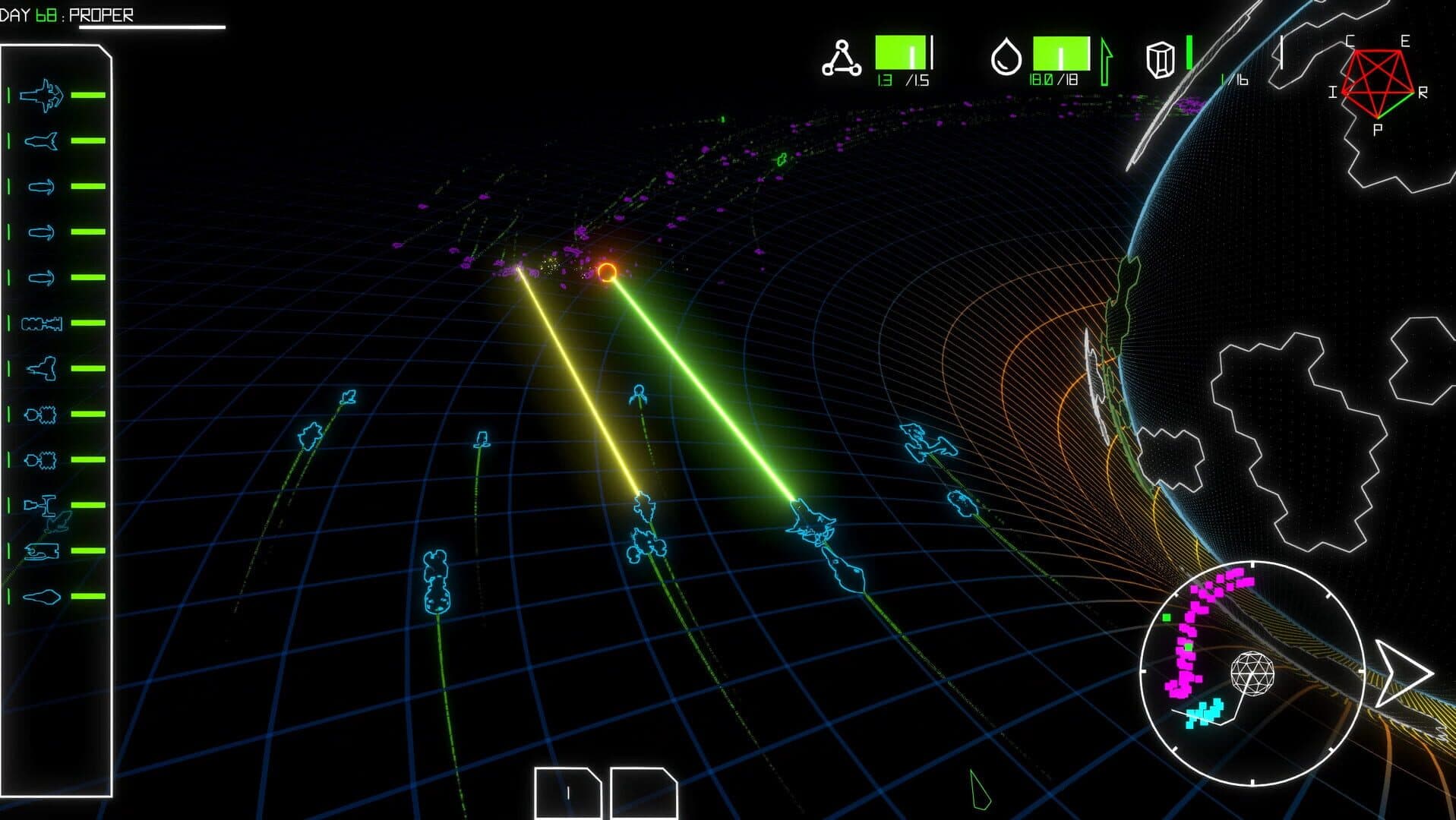
Task: Select the teardrop-shaped ship at the bottom of the list
Action: pyautogui.click(x=42, y=597)
